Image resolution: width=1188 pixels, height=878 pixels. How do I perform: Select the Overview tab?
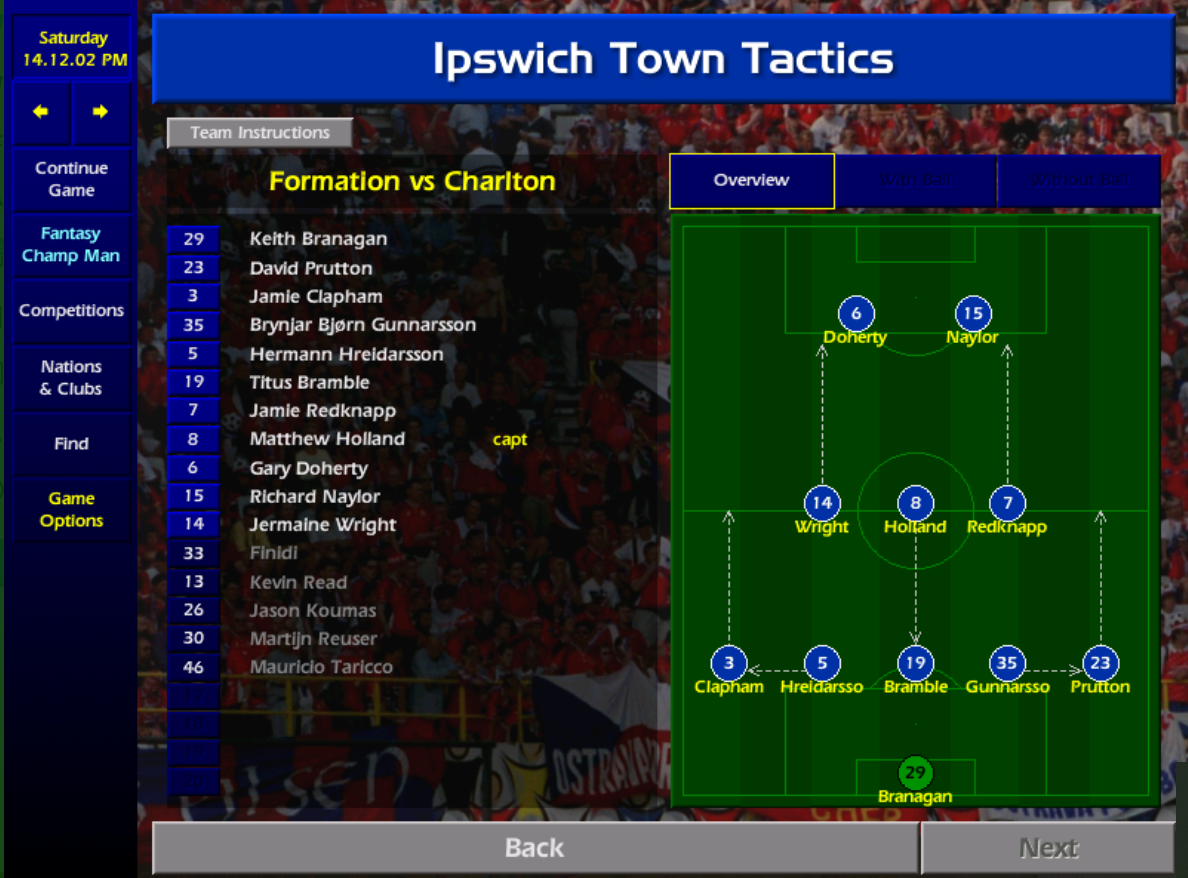click(x=751, y=181)
